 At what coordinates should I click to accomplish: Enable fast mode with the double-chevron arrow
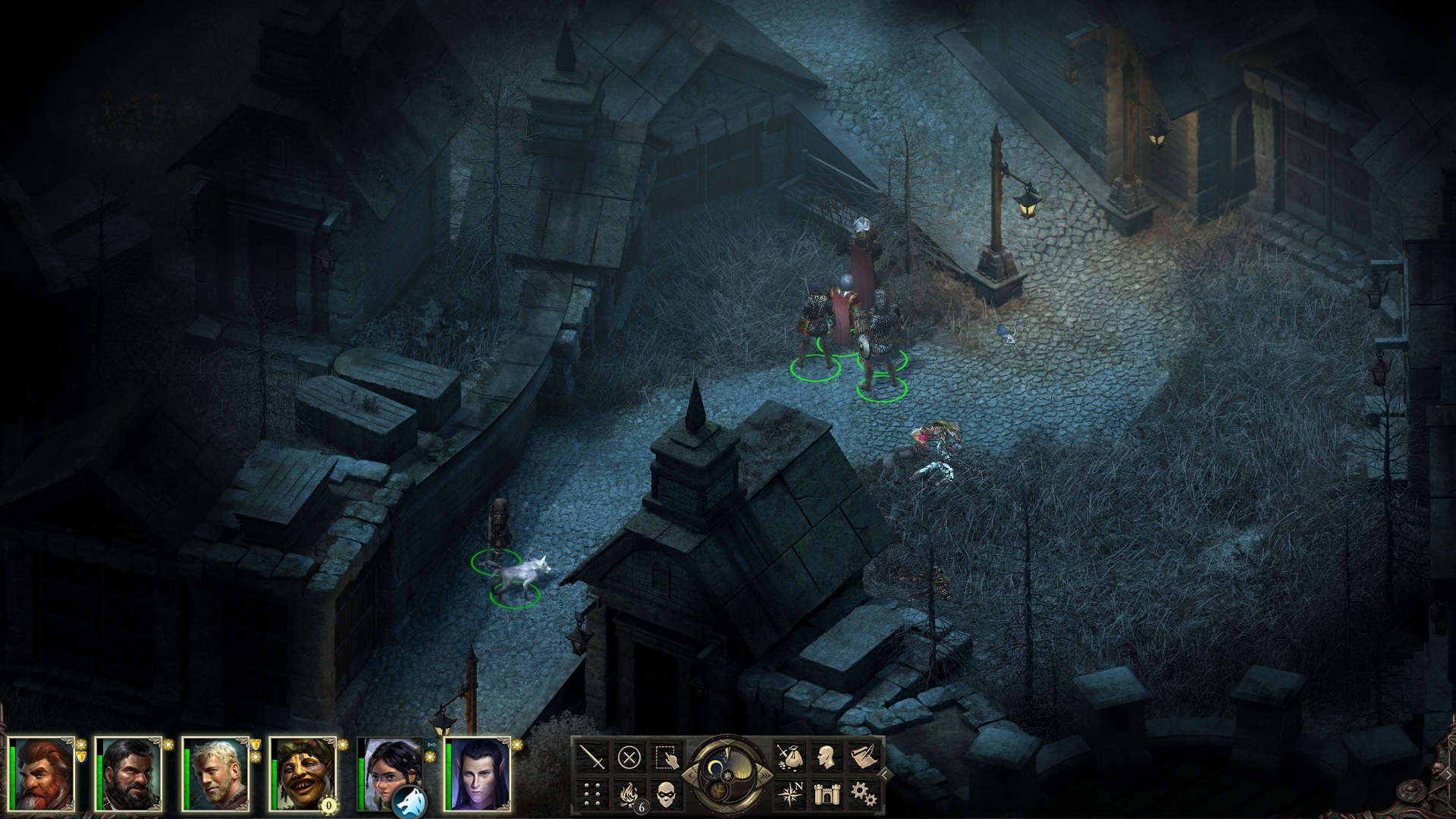pyautogui.click(x=766, y=775)
